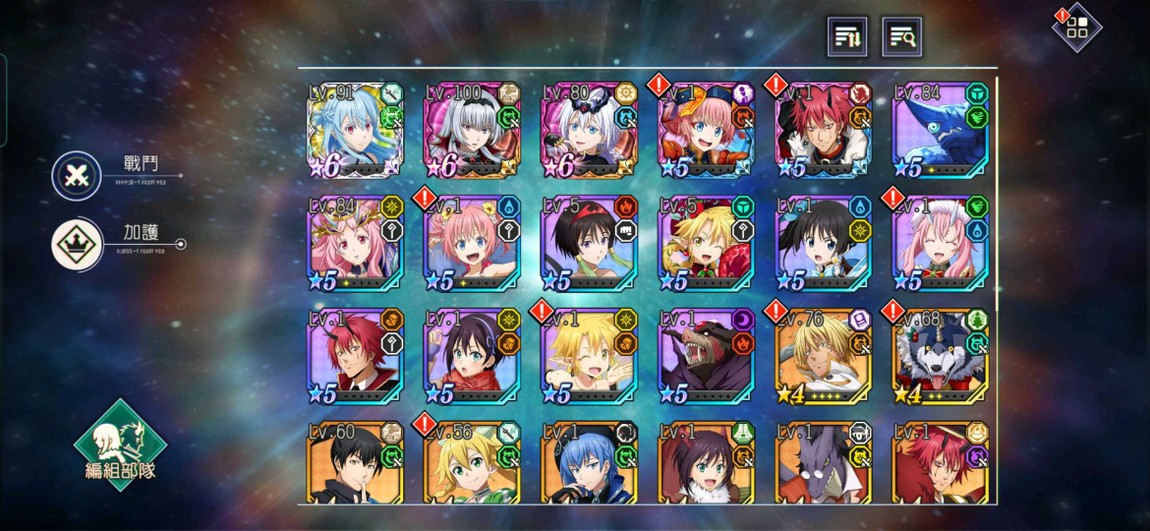Open the diamond grid menu icon
Image resolution: width=1150 pixels, height=531 pixels.
click(1077, 28)
